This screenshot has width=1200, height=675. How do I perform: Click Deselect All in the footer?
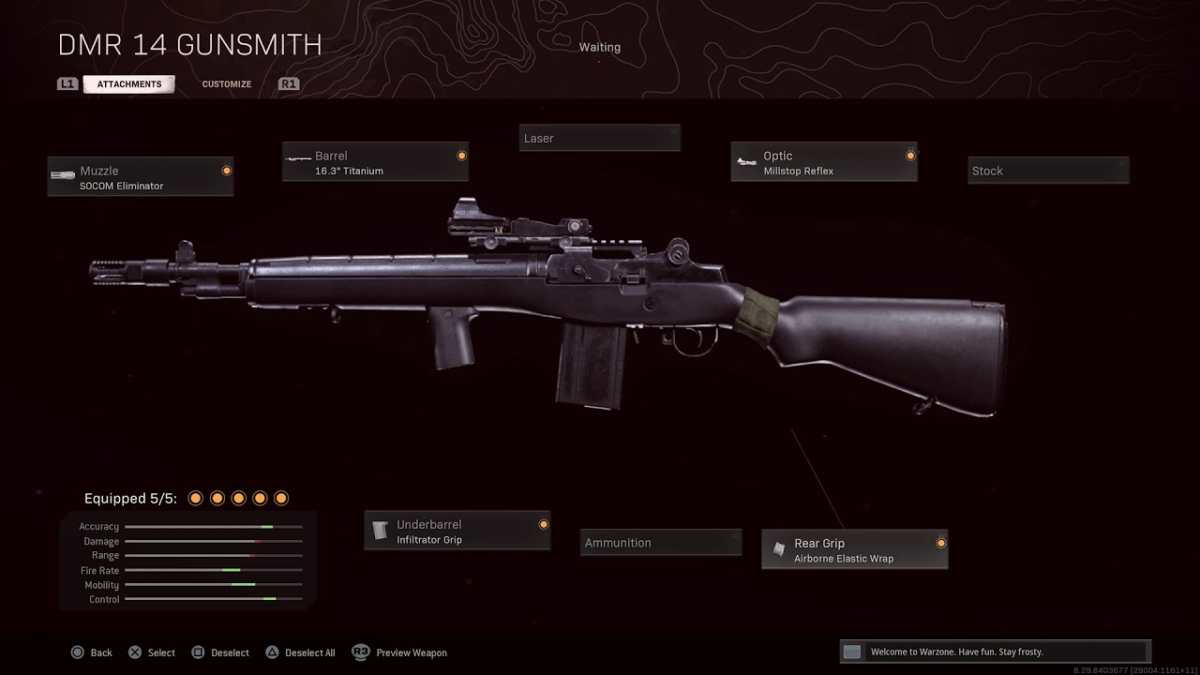click(x=301, y=653)
